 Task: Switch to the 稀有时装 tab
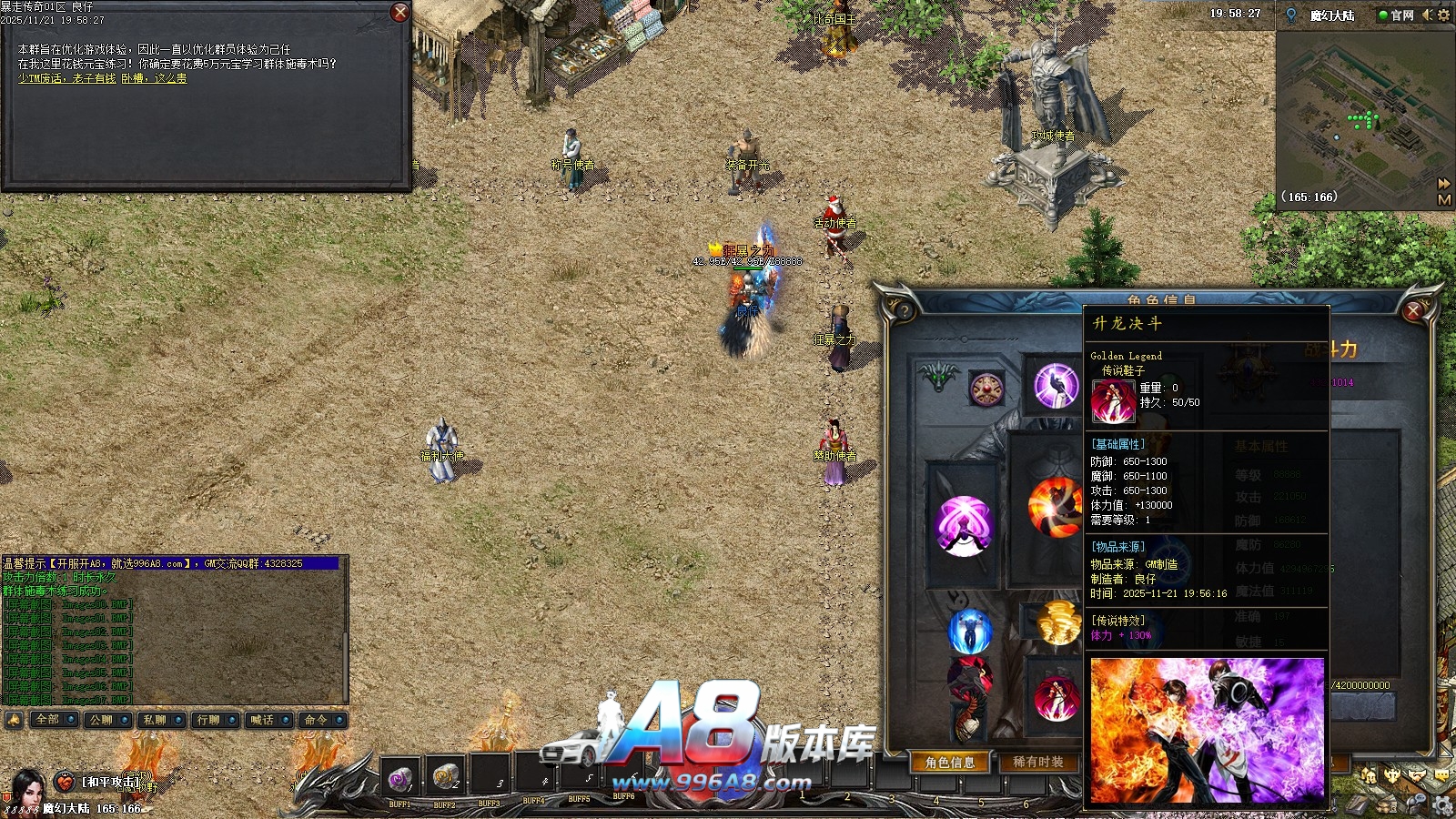coord(1038,763)
